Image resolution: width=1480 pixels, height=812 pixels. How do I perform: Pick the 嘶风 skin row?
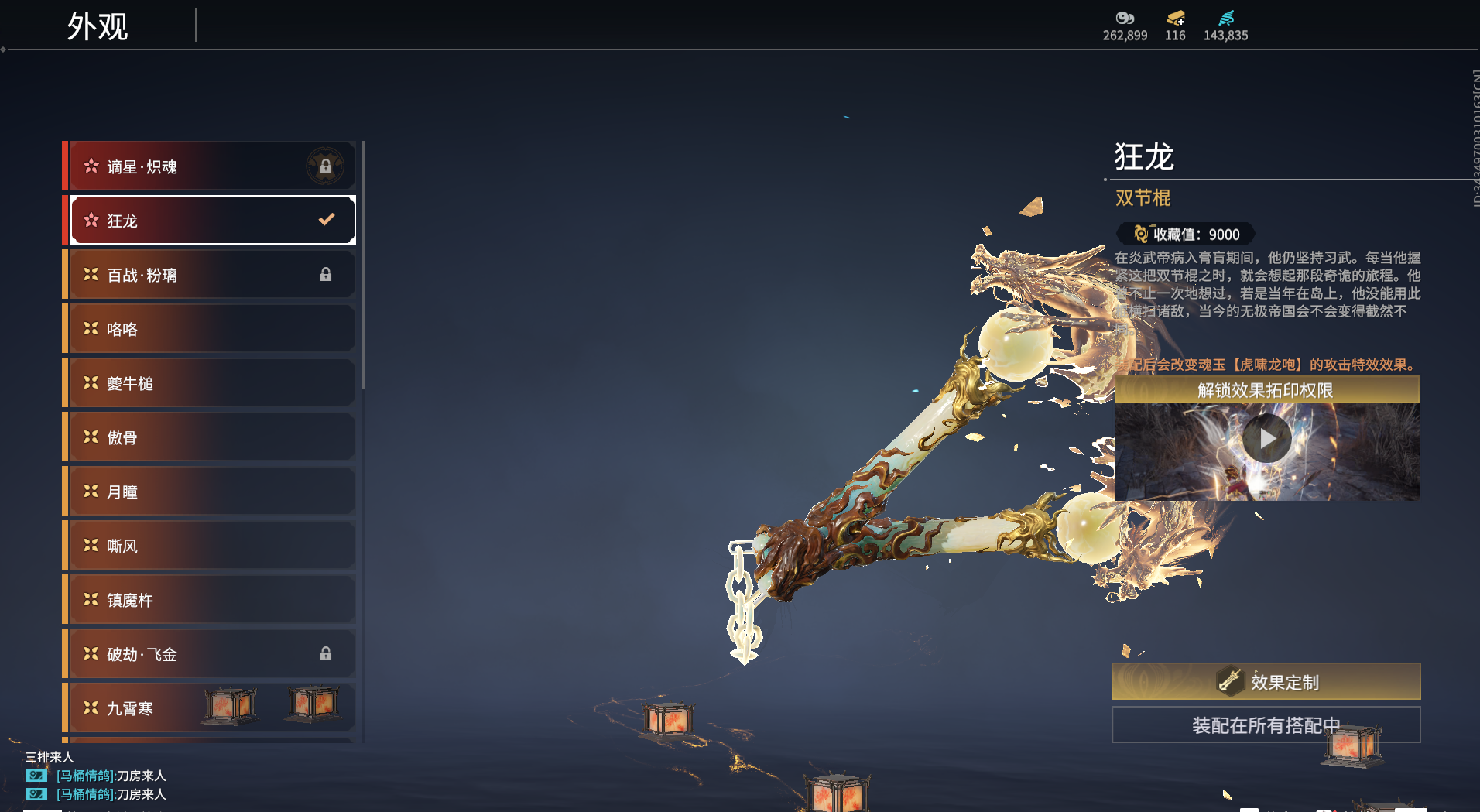click(x=211, y=546)
